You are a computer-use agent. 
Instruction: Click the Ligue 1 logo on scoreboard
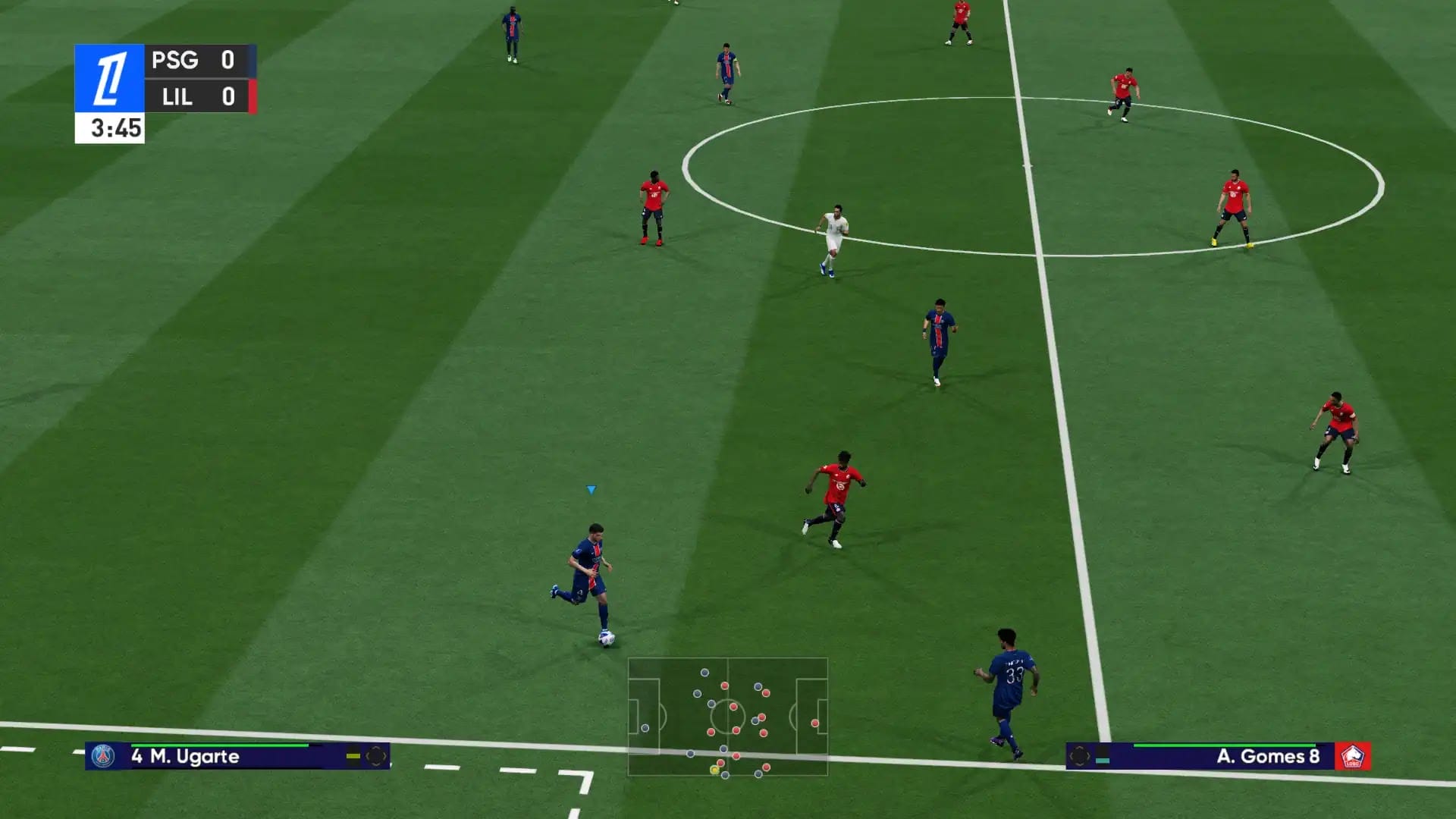109,78
